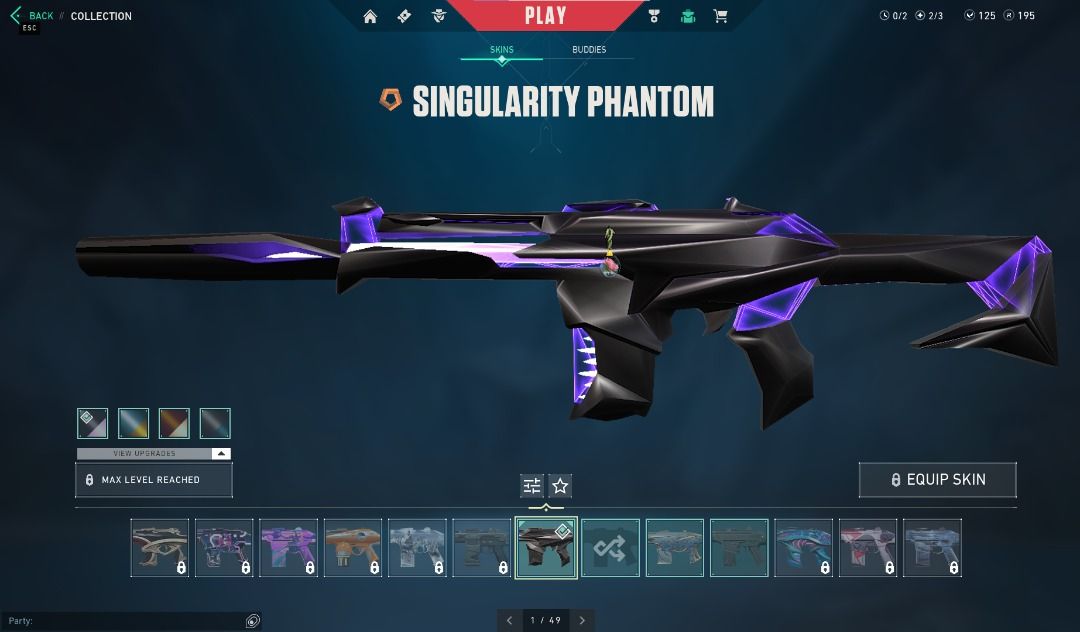Mark this skin as favorite with the star
The image size is (1080, 632).
click(x=561, y=486)
